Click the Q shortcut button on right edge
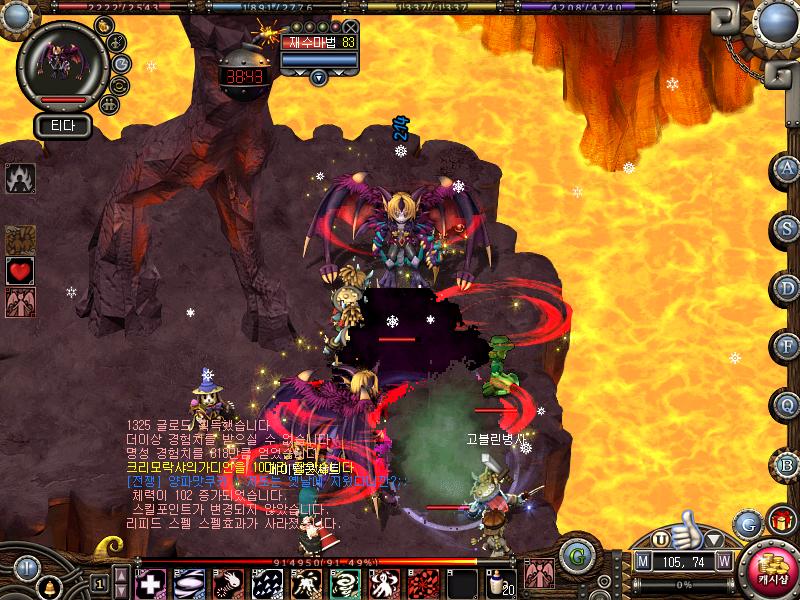The image size is (800, 600). tap(787, 405)
